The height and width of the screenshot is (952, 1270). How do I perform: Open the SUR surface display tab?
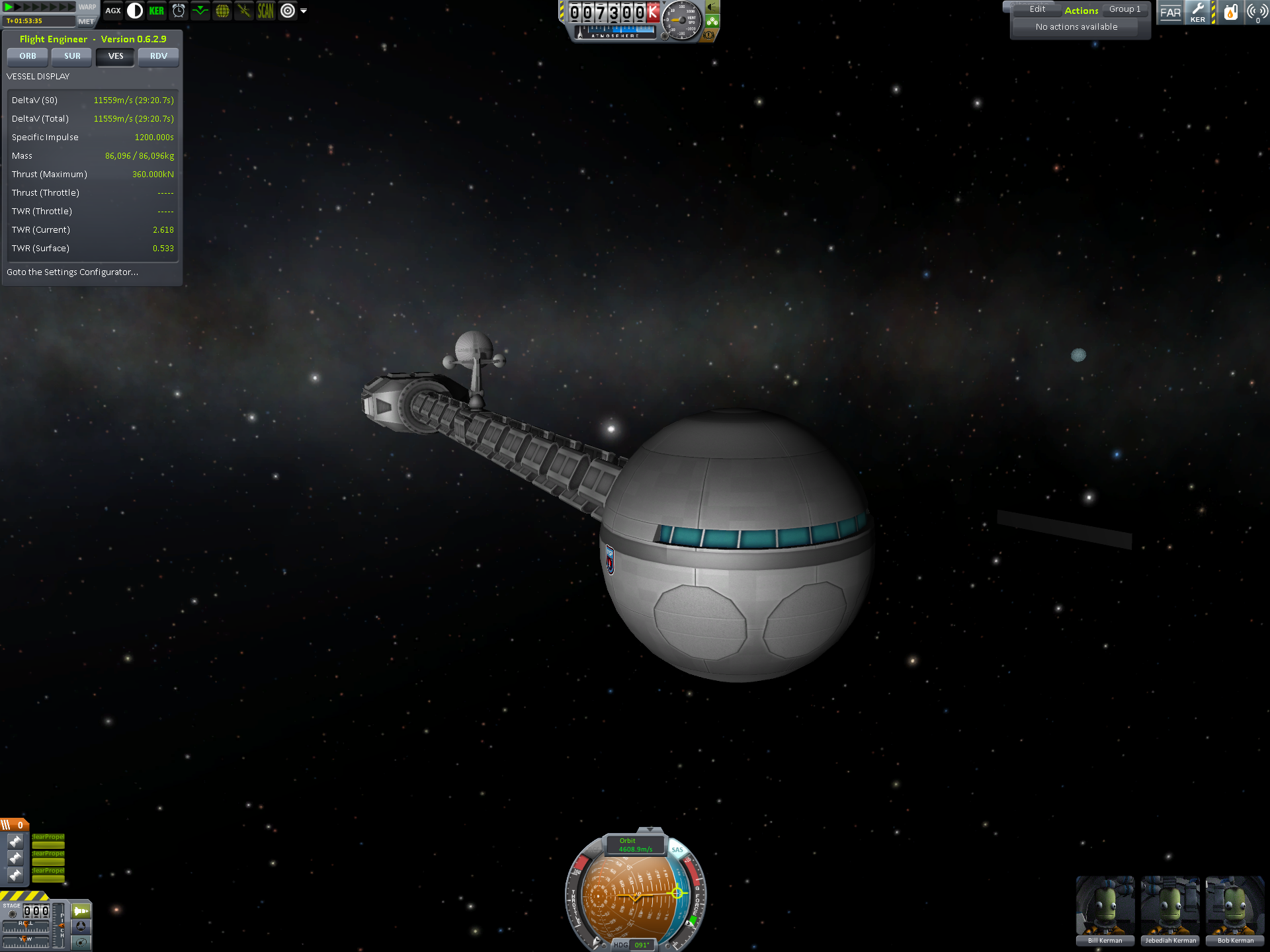point(72,56)
